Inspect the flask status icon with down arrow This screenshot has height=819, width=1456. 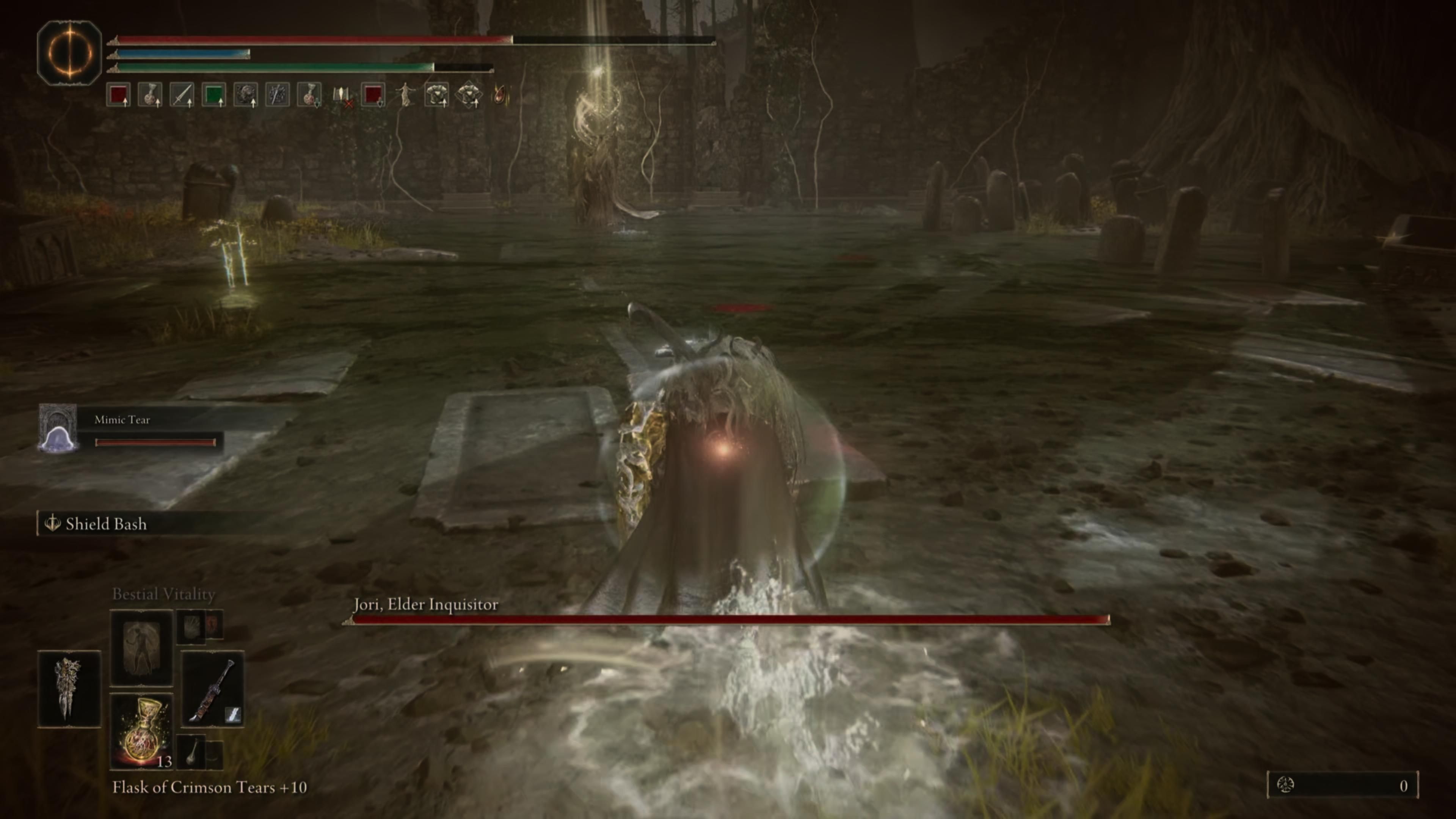click(x=309, y=95)
